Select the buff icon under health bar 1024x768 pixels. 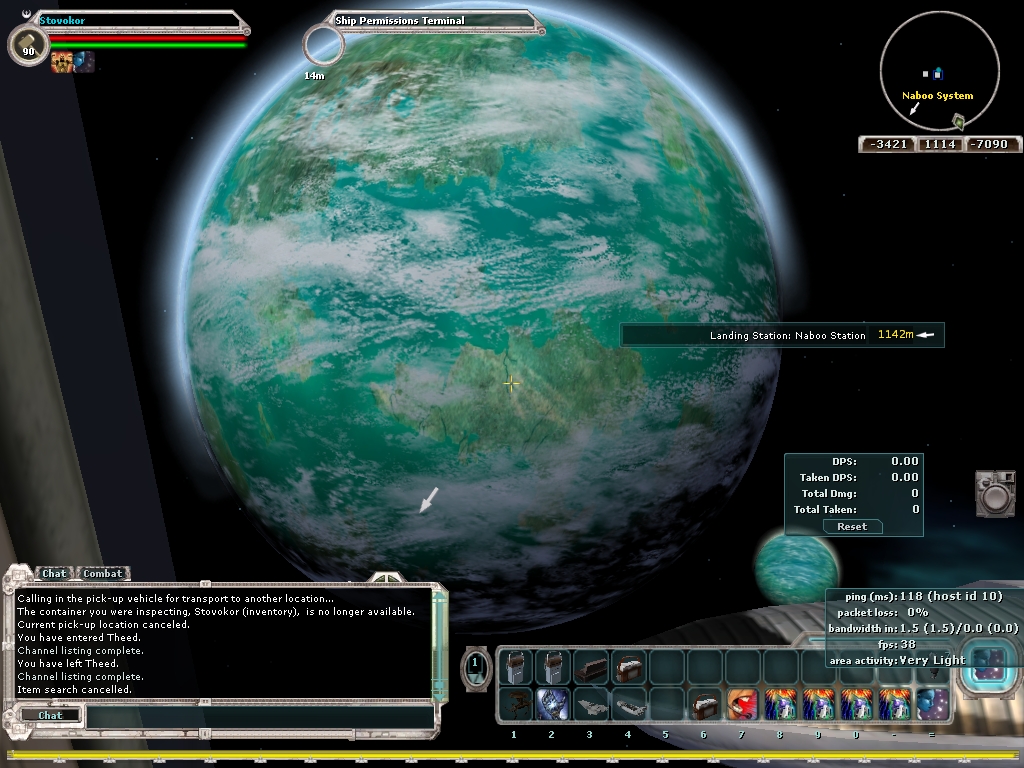coord(62,62)
